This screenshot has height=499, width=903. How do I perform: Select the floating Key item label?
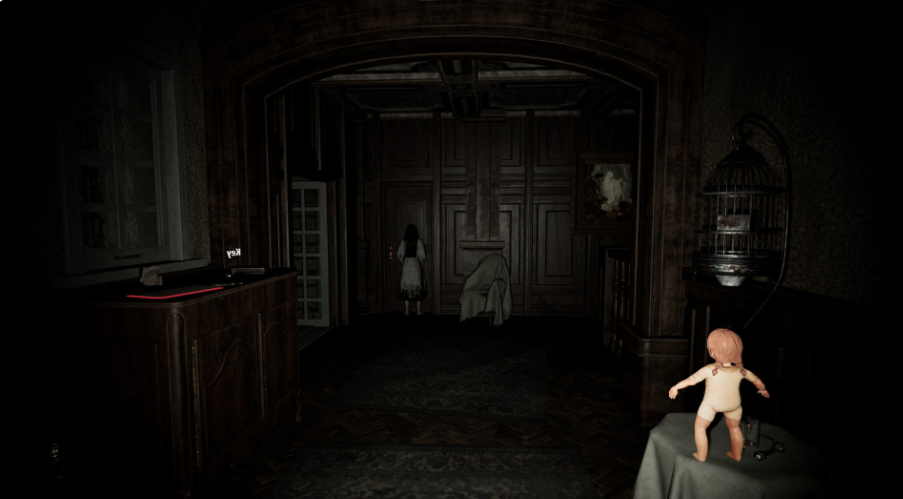click(234, 253)
